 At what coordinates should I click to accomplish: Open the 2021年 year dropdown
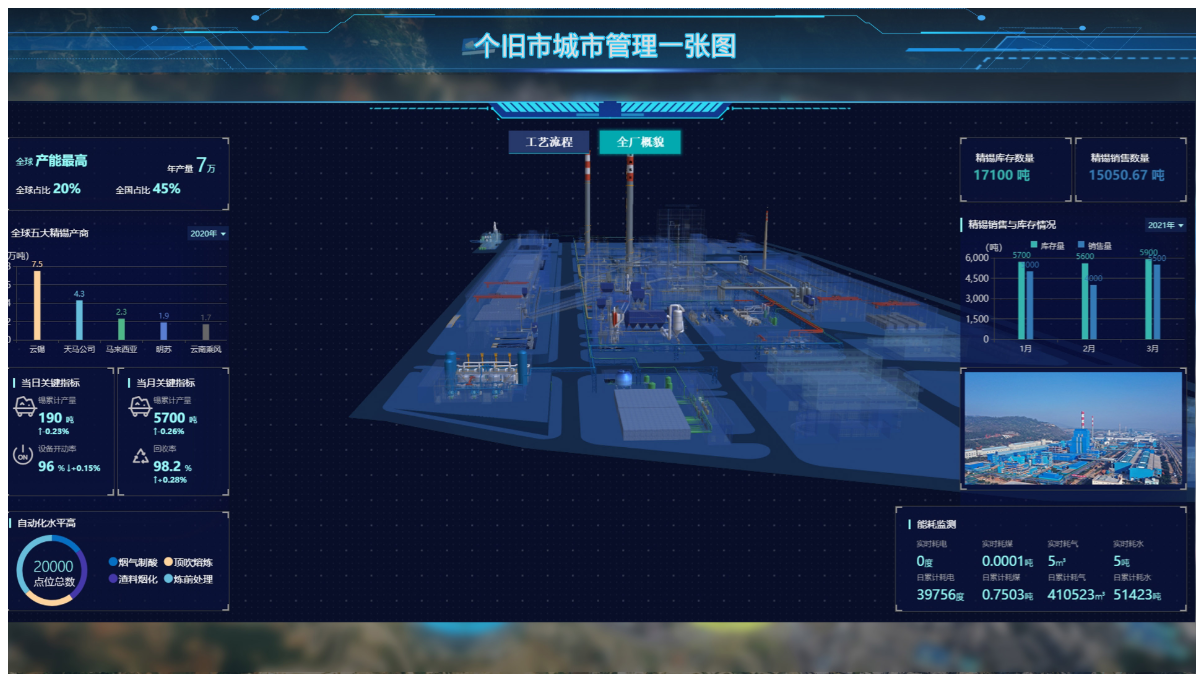1165,225
